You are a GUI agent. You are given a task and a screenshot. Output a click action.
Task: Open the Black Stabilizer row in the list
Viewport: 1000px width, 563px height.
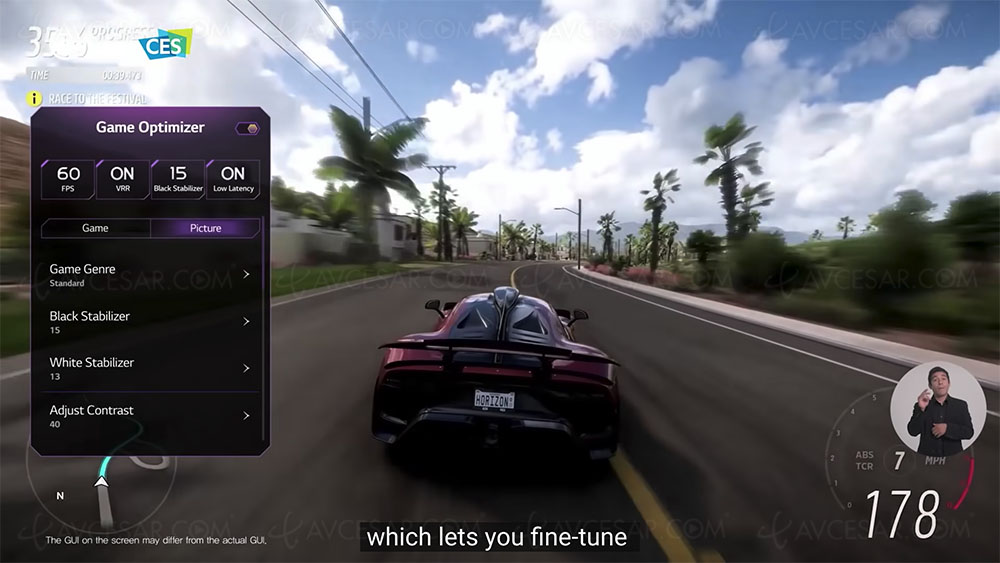[150, 321]
